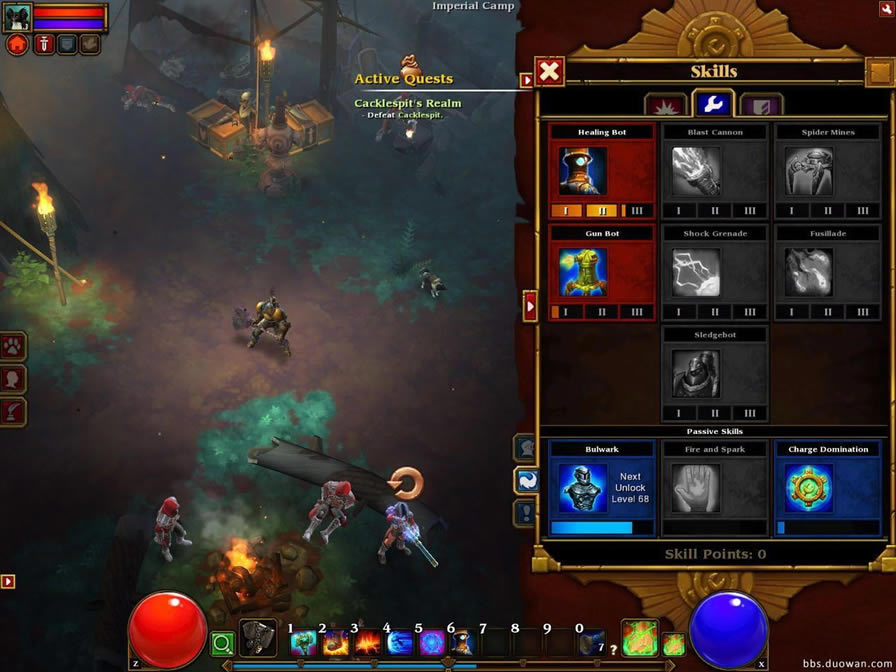This screenshot has width=896, height=672.
Task: Send pet to town with house icon
Action: click(x=17, y=44)
